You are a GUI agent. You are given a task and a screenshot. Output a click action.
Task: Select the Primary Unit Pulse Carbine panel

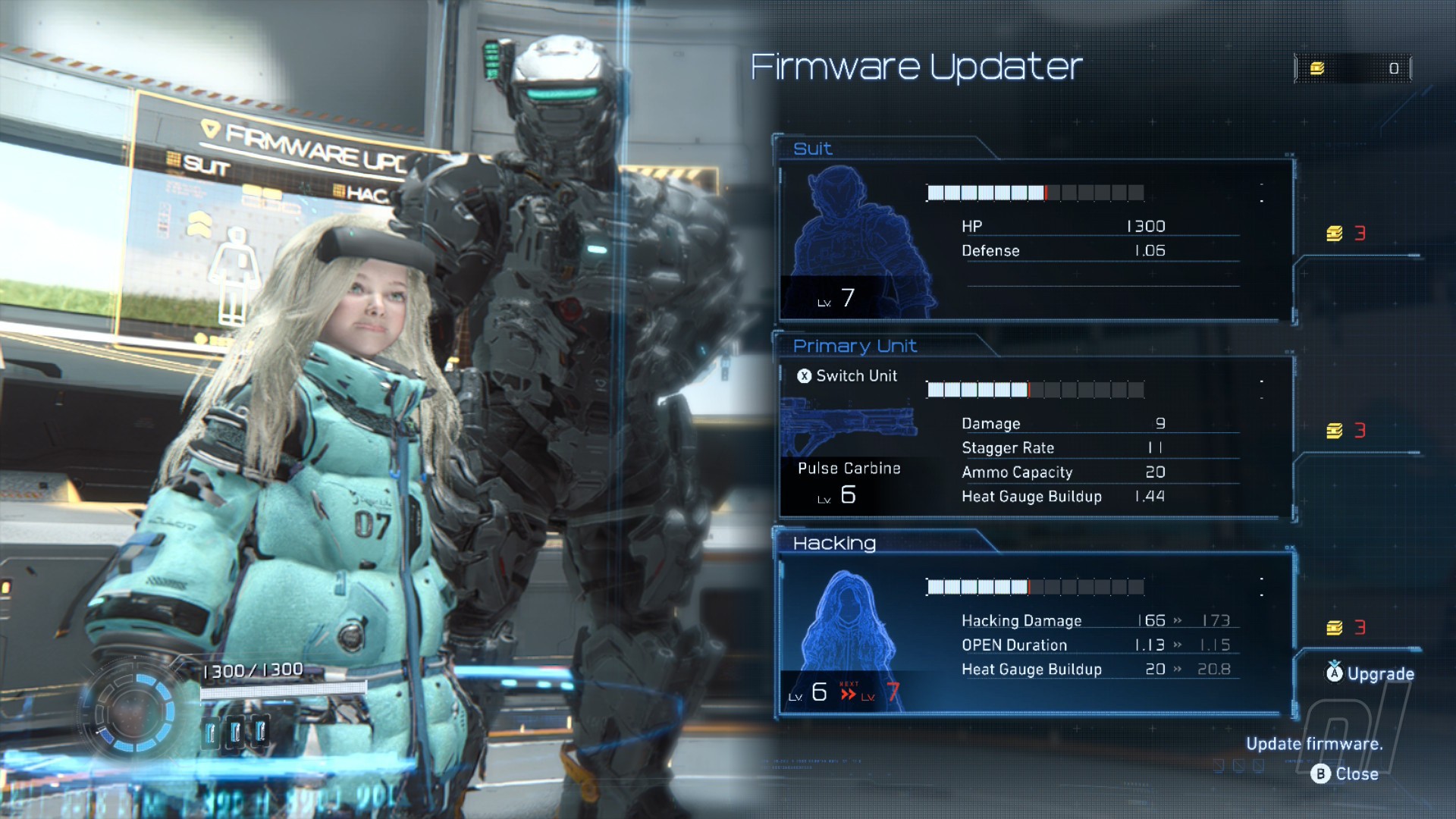[1035, 438]
